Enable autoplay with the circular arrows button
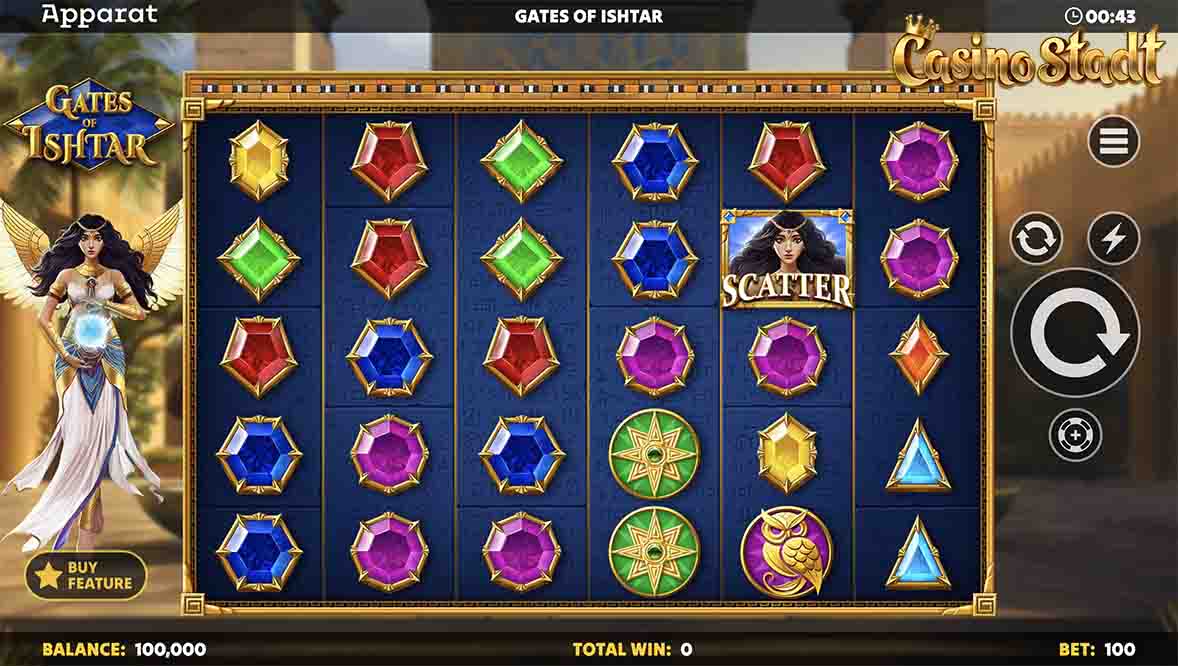The height and width of the screenshot is (666, 1178). [1035, 239]
